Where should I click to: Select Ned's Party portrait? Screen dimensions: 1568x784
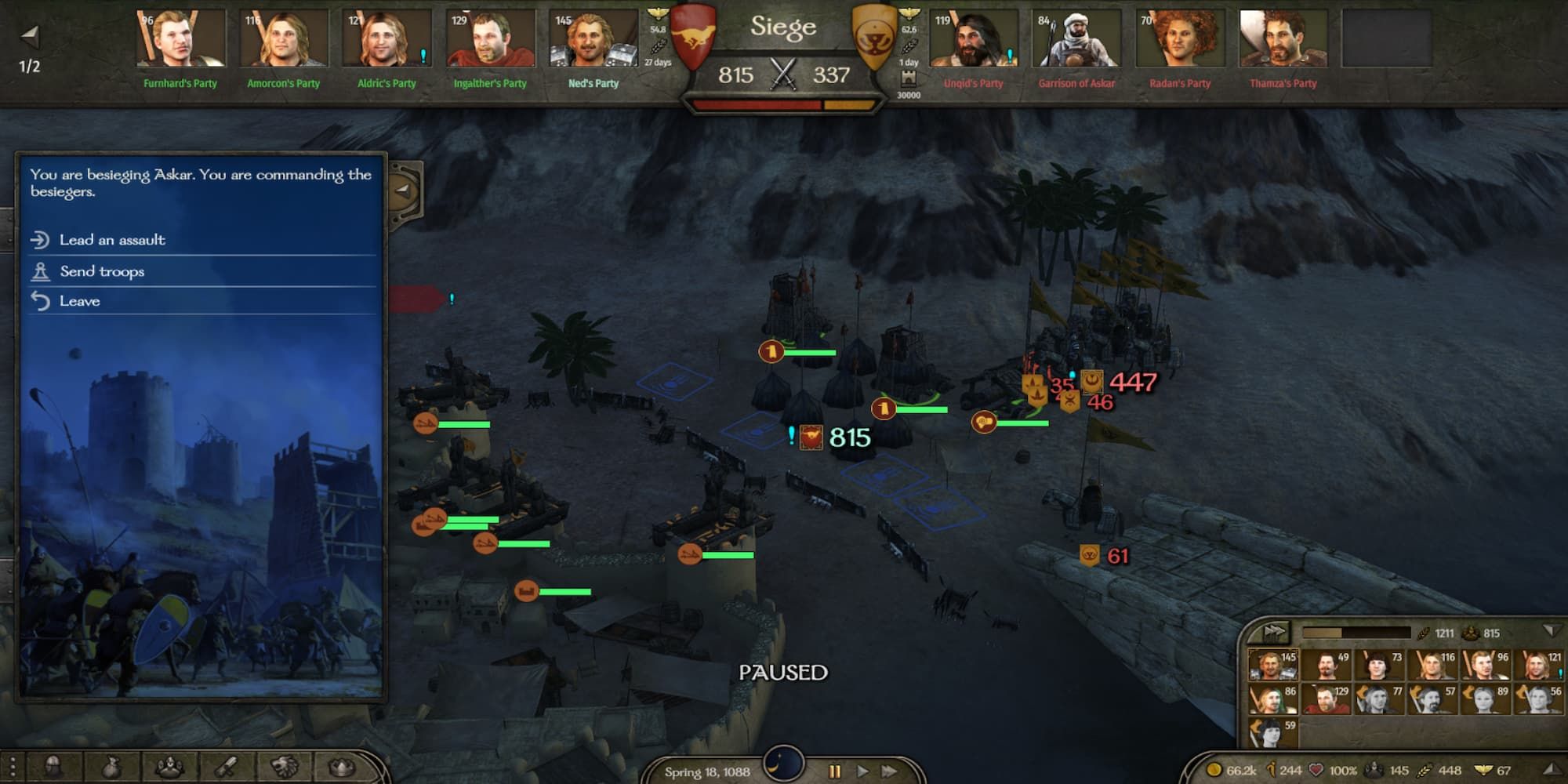click(x=593, y=39)
